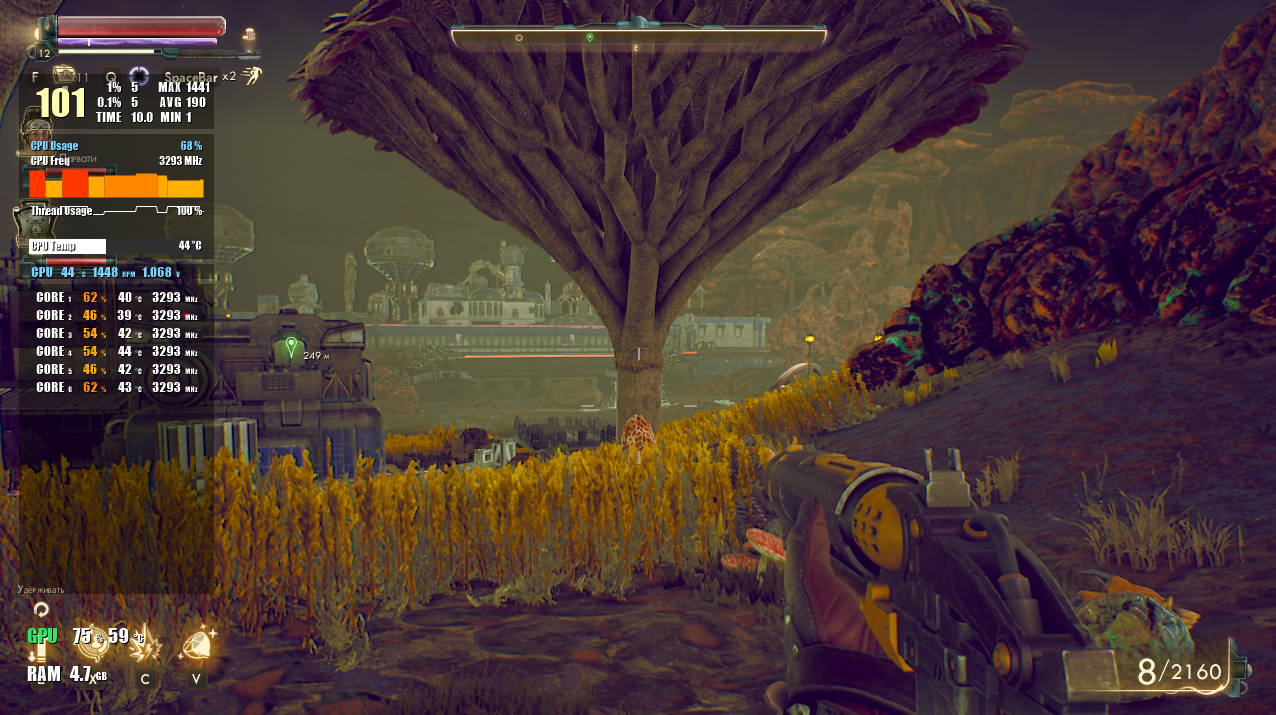This screenshot has width=1276, height=715.
Task: Click the green quest marker on the compass
Action: [x=590, y=37]
